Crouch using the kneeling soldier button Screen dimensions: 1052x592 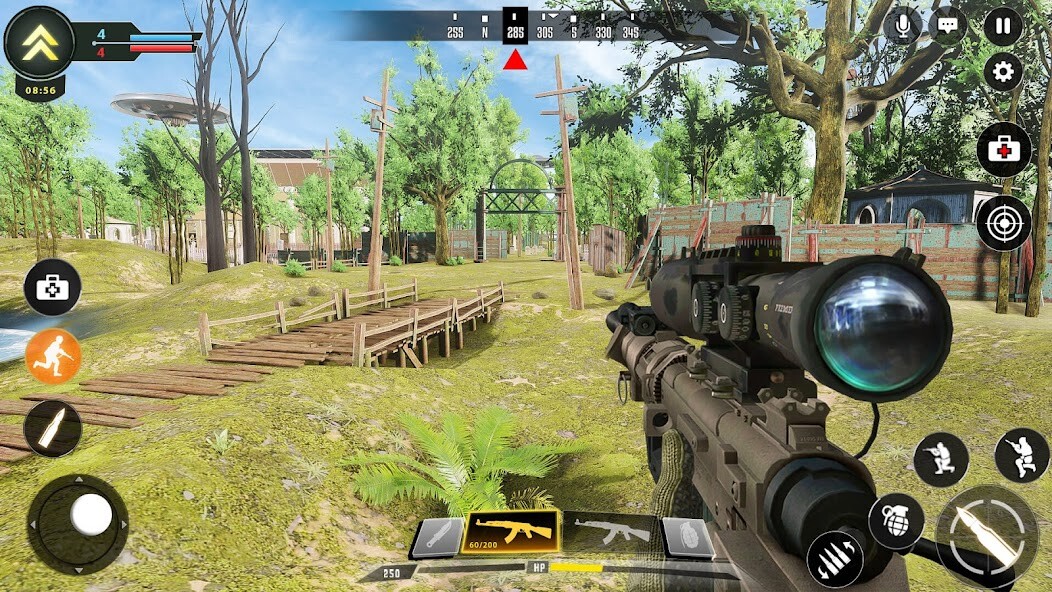coord(941,460)
